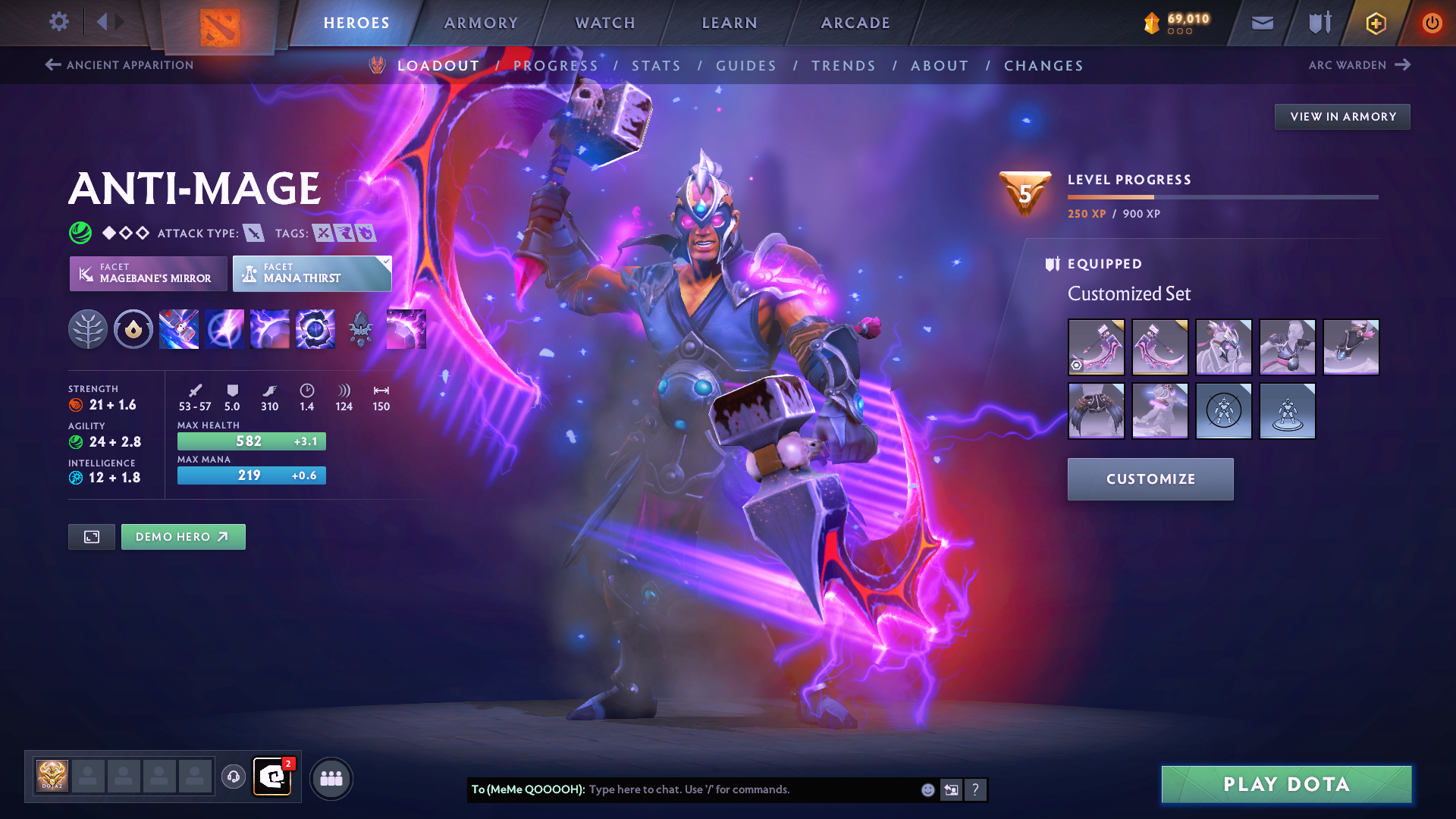1456x819 pixels.
Task: Click the Demo Hero button
Action: pos(183,536)
